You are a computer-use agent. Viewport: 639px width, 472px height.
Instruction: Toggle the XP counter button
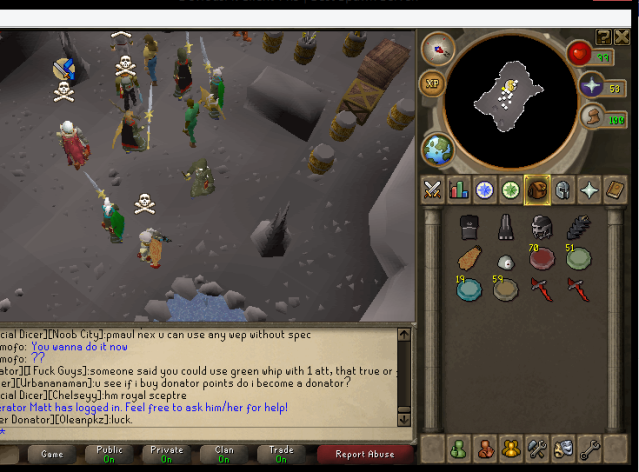pos(433,83)
